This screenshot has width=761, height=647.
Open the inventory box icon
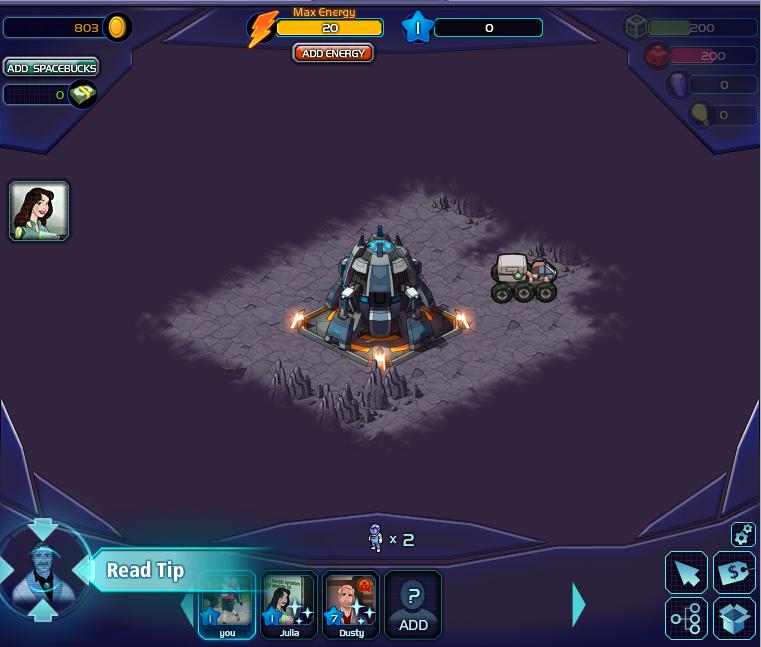point(734,619)
